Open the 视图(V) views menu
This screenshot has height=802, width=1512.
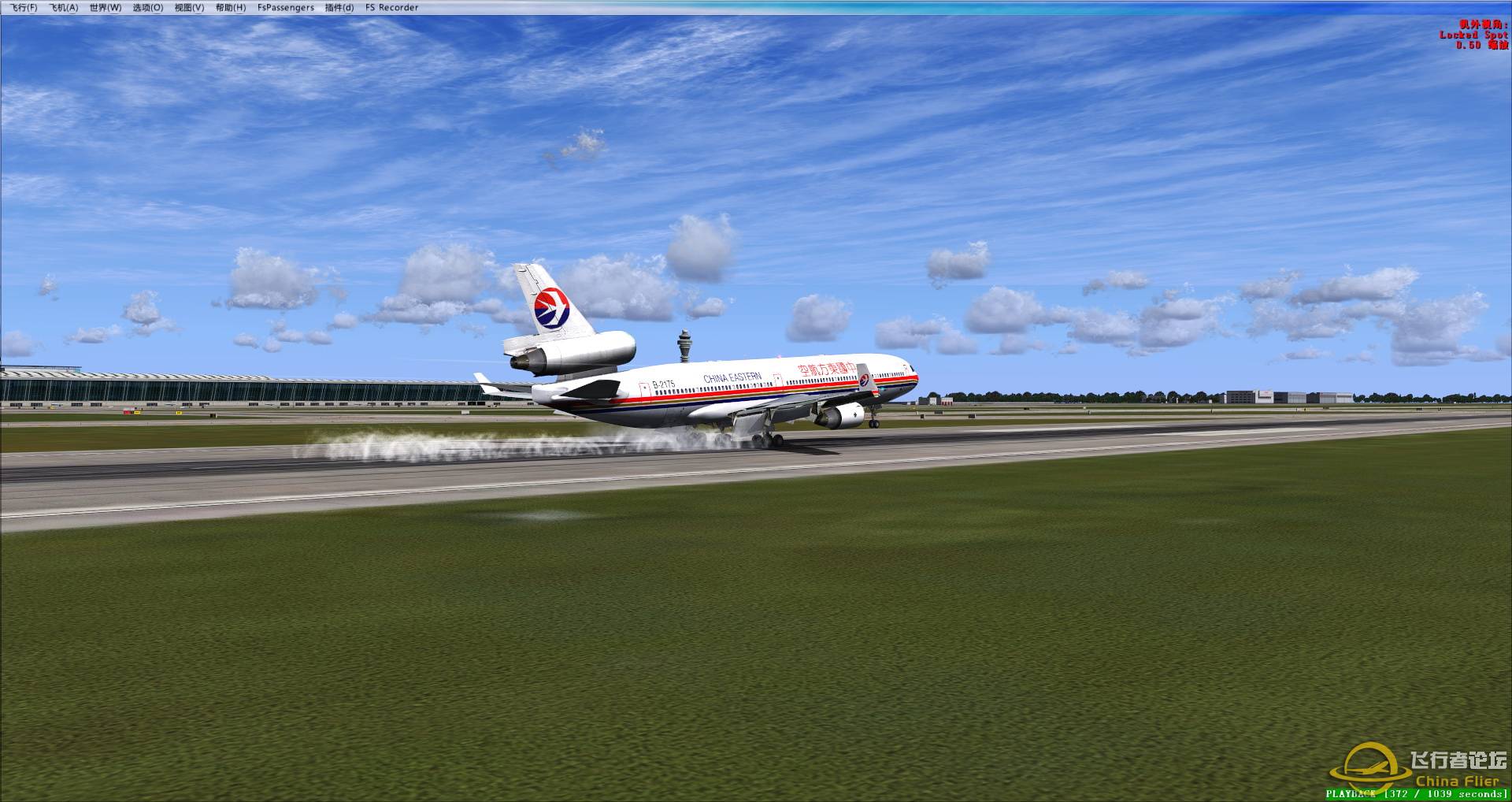point(189,7)
